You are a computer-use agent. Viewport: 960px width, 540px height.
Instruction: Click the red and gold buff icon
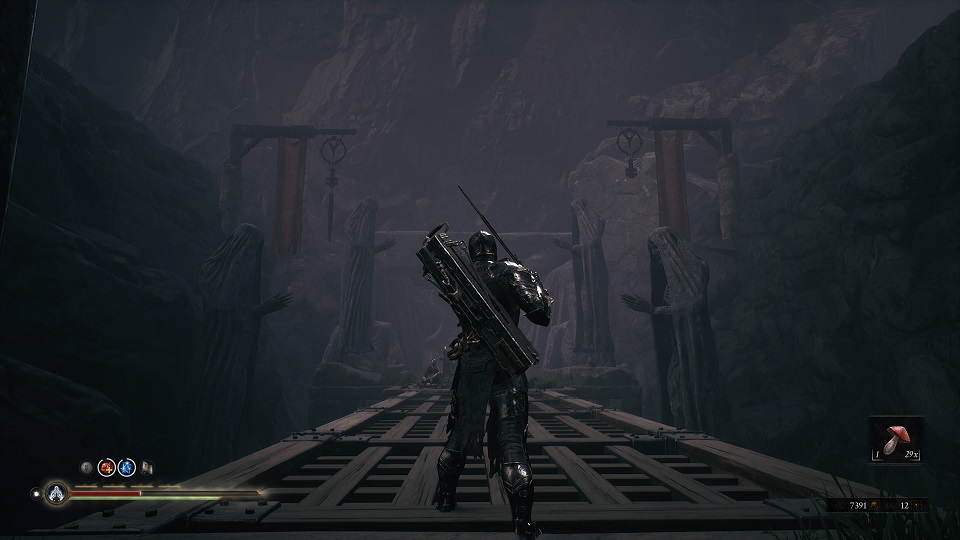click(x=106, y=466)
